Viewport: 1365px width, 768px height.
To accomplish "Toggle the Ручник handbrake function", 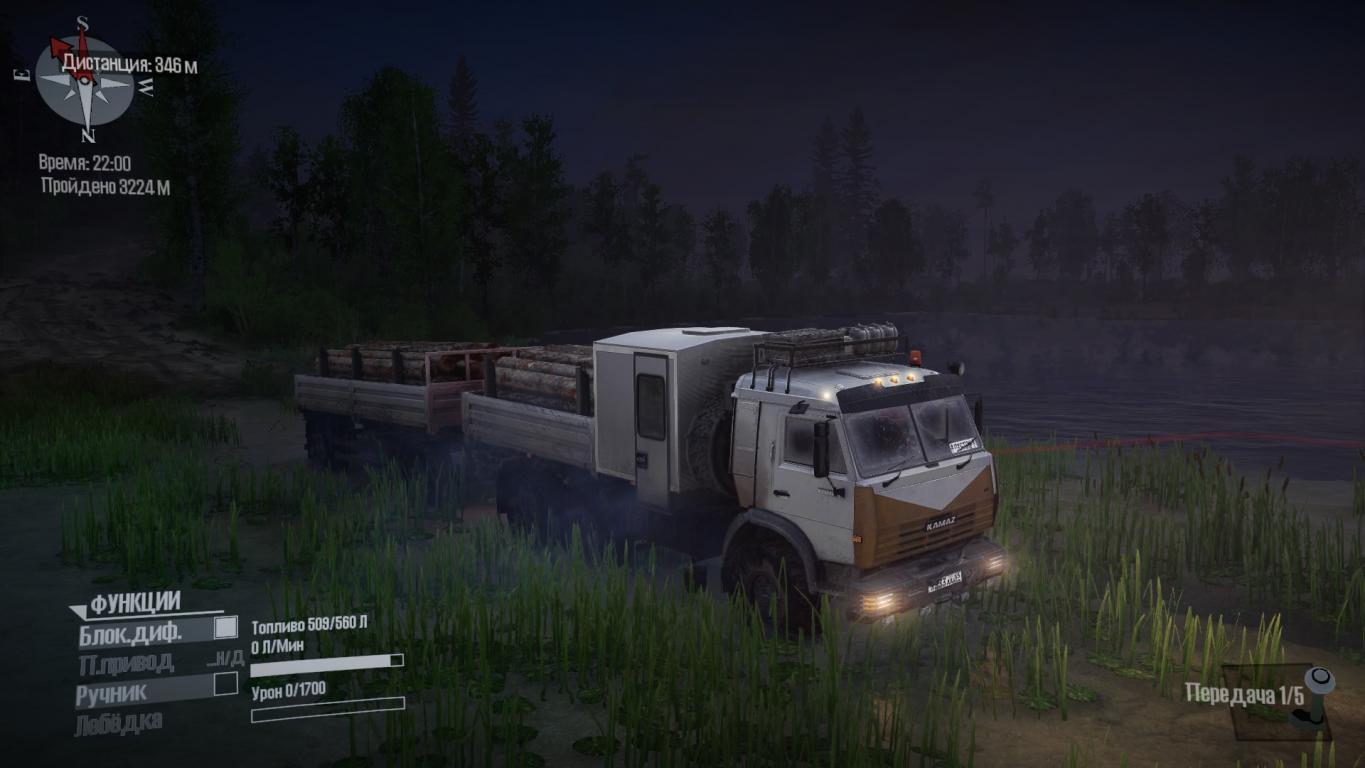I will coord(226,685).
